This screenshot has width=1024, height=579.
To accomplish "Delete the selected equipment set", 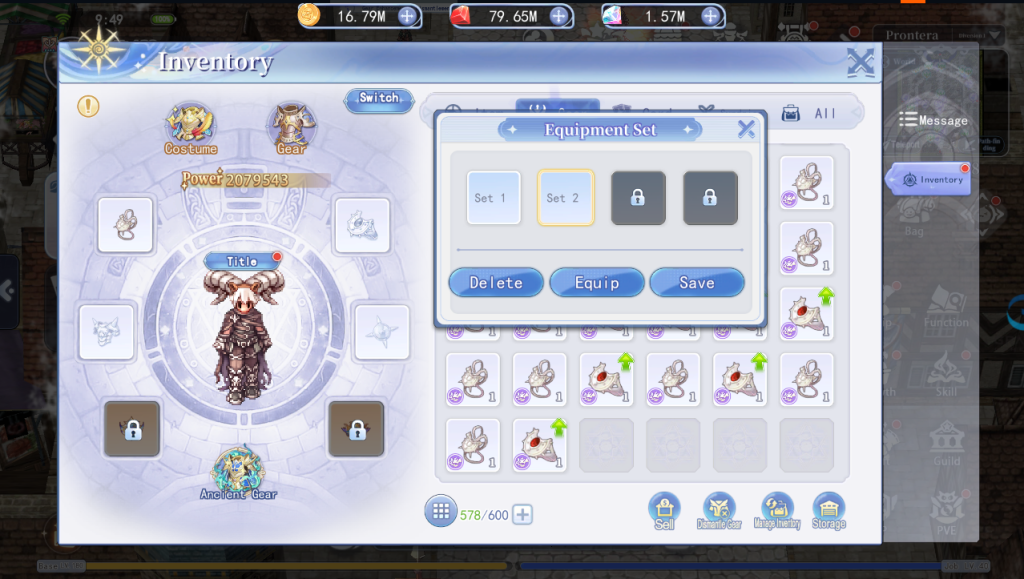I will pyautogui.click(x=496, y=283).
